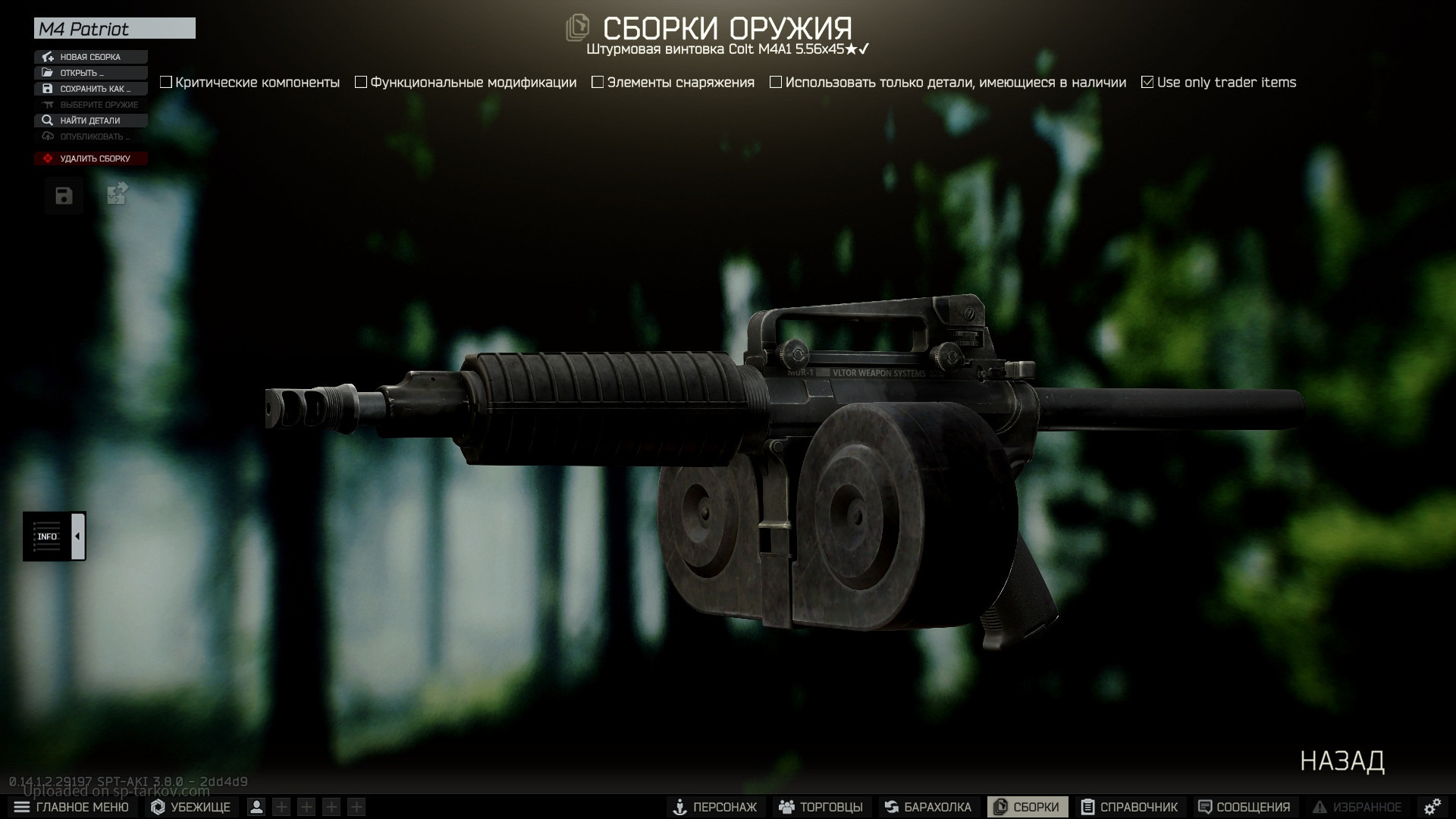Open Главное меню in the bottom bar

click(71, 807)
